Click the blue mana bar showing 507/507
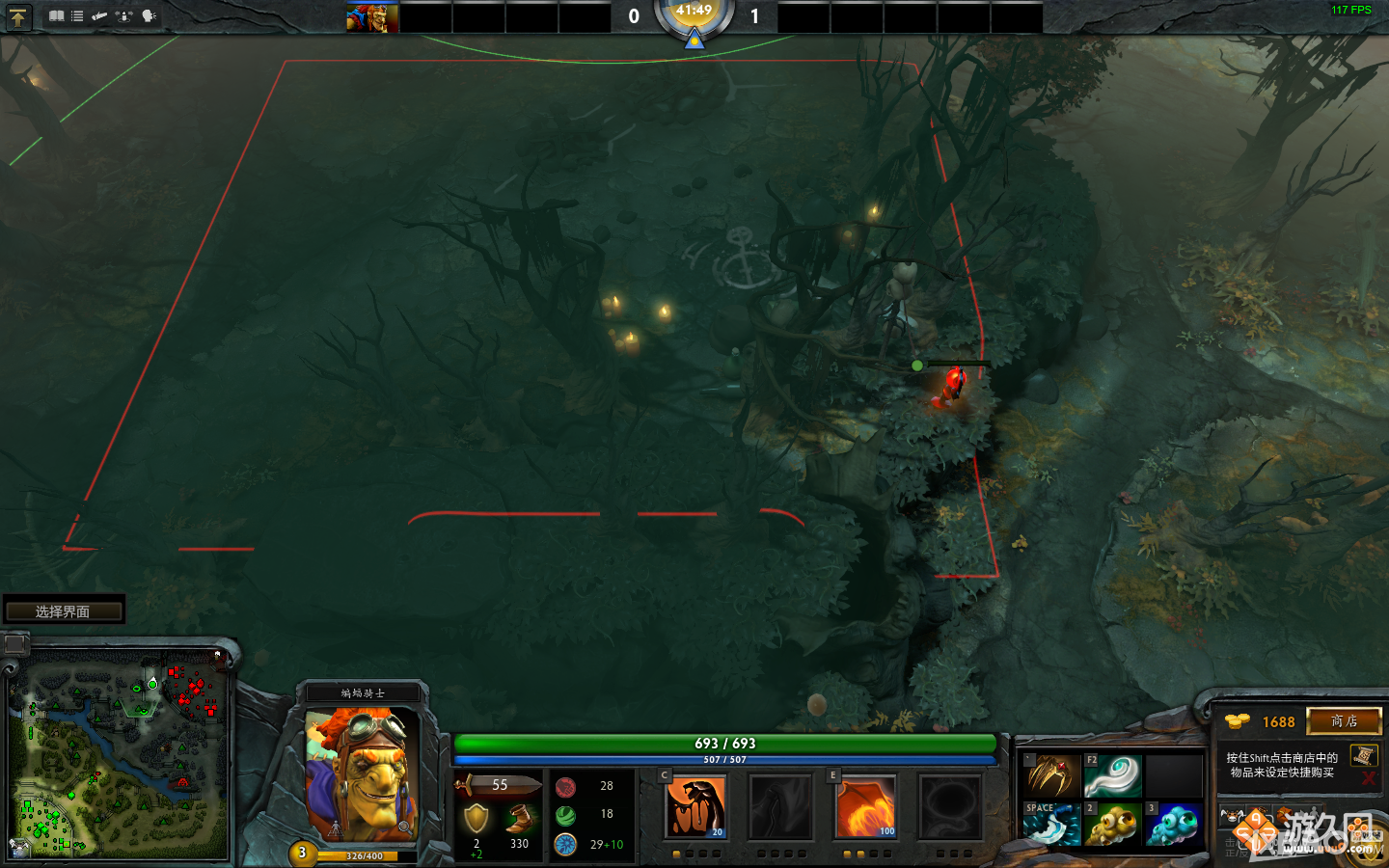 pos(726,759)
